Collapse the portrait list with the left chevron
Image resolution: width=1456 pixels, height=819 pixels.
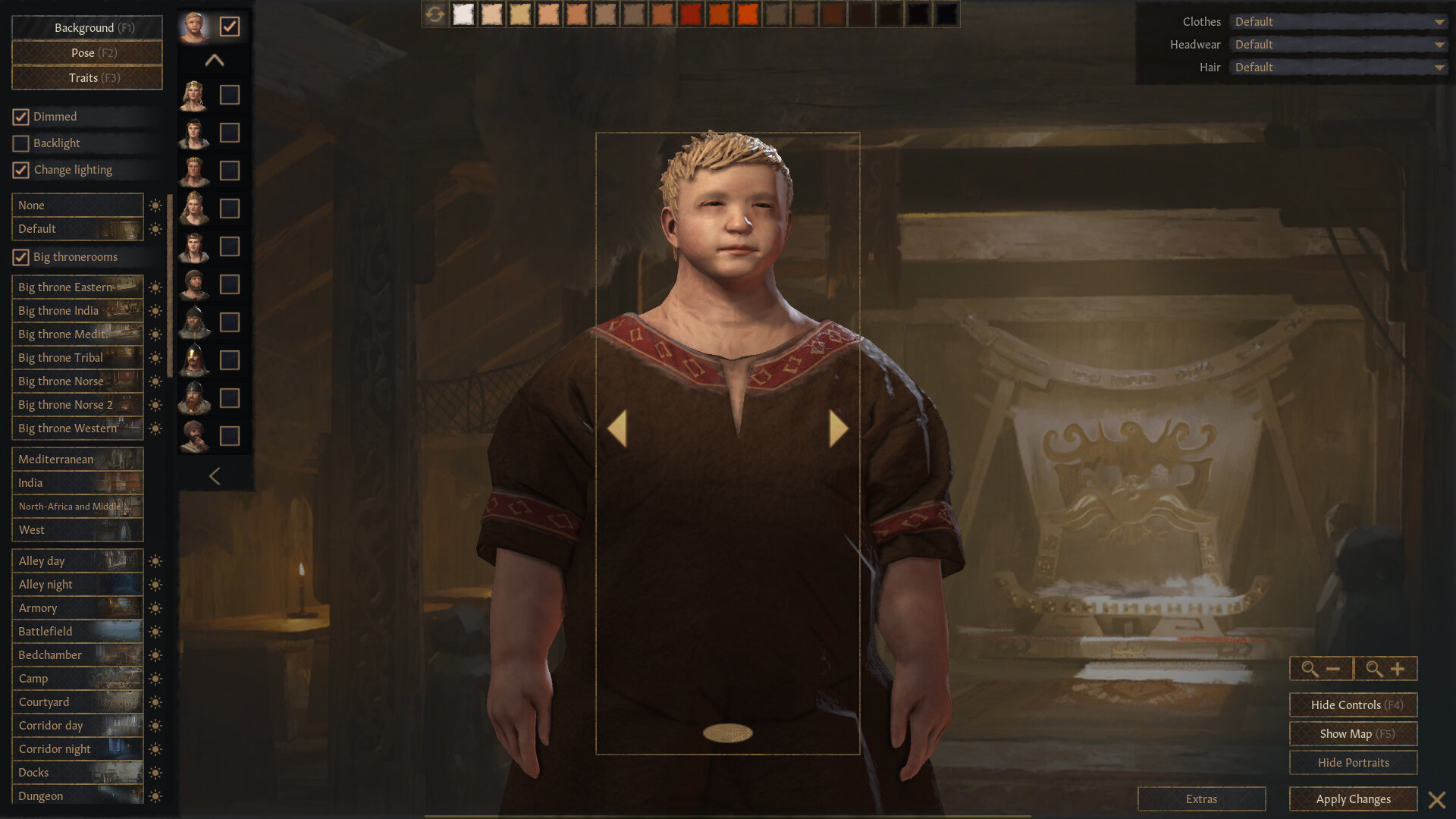215,476
